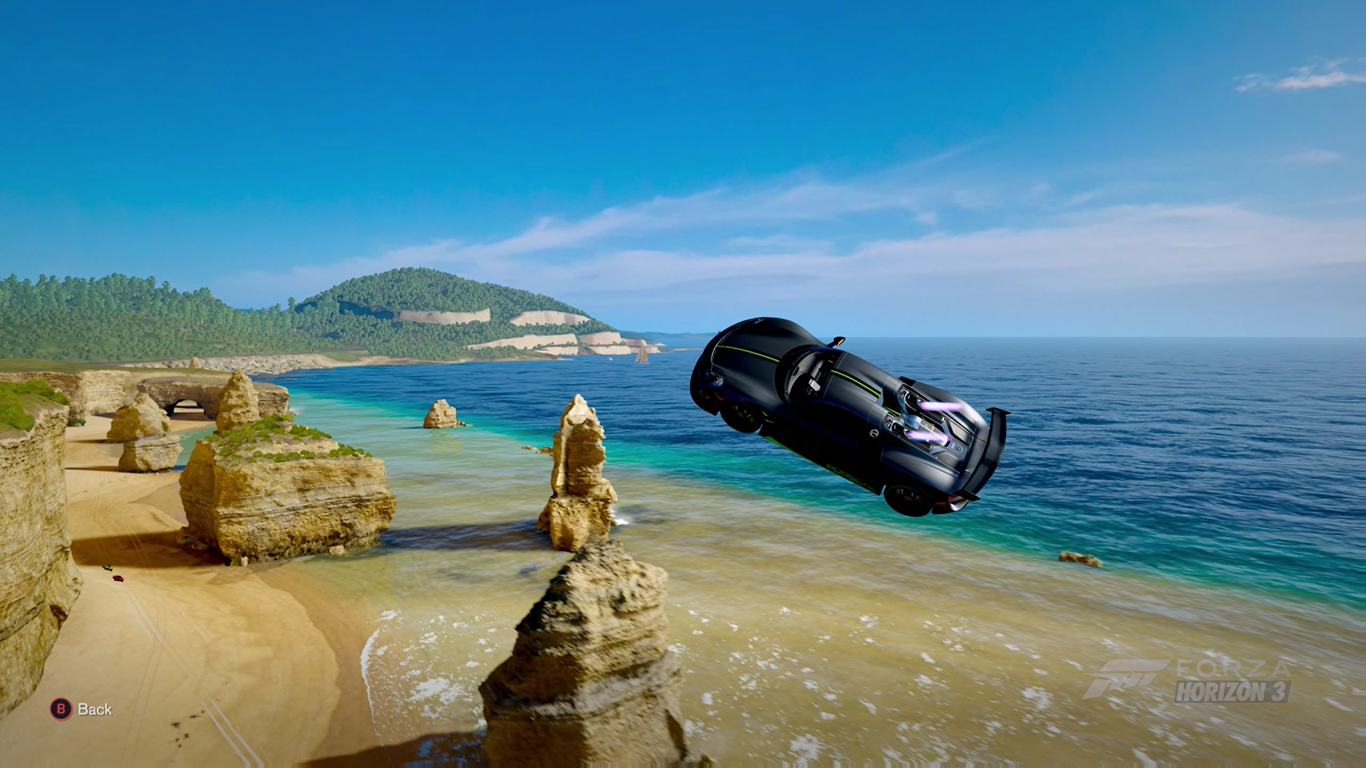Click the red car parked on the beach
Screen dimensions: 1366x768
119,578
